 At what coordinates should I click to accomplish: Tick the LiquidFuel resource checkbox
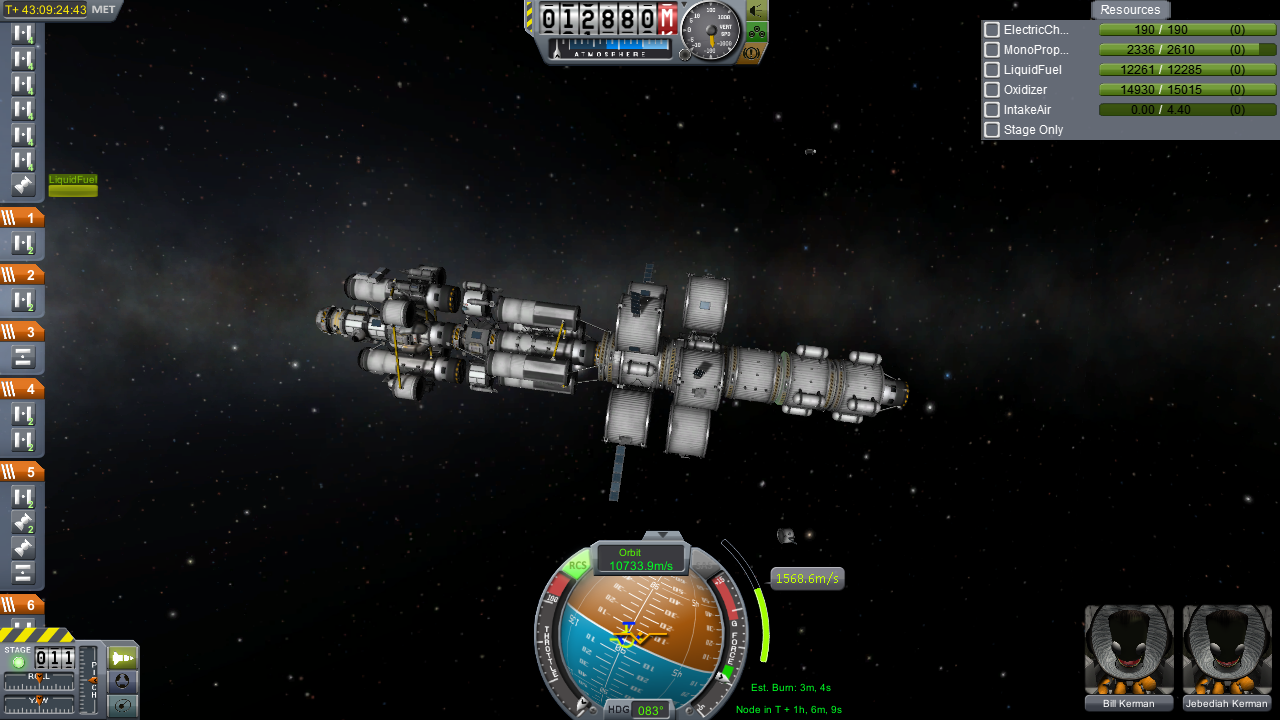[x=992, y=70]
